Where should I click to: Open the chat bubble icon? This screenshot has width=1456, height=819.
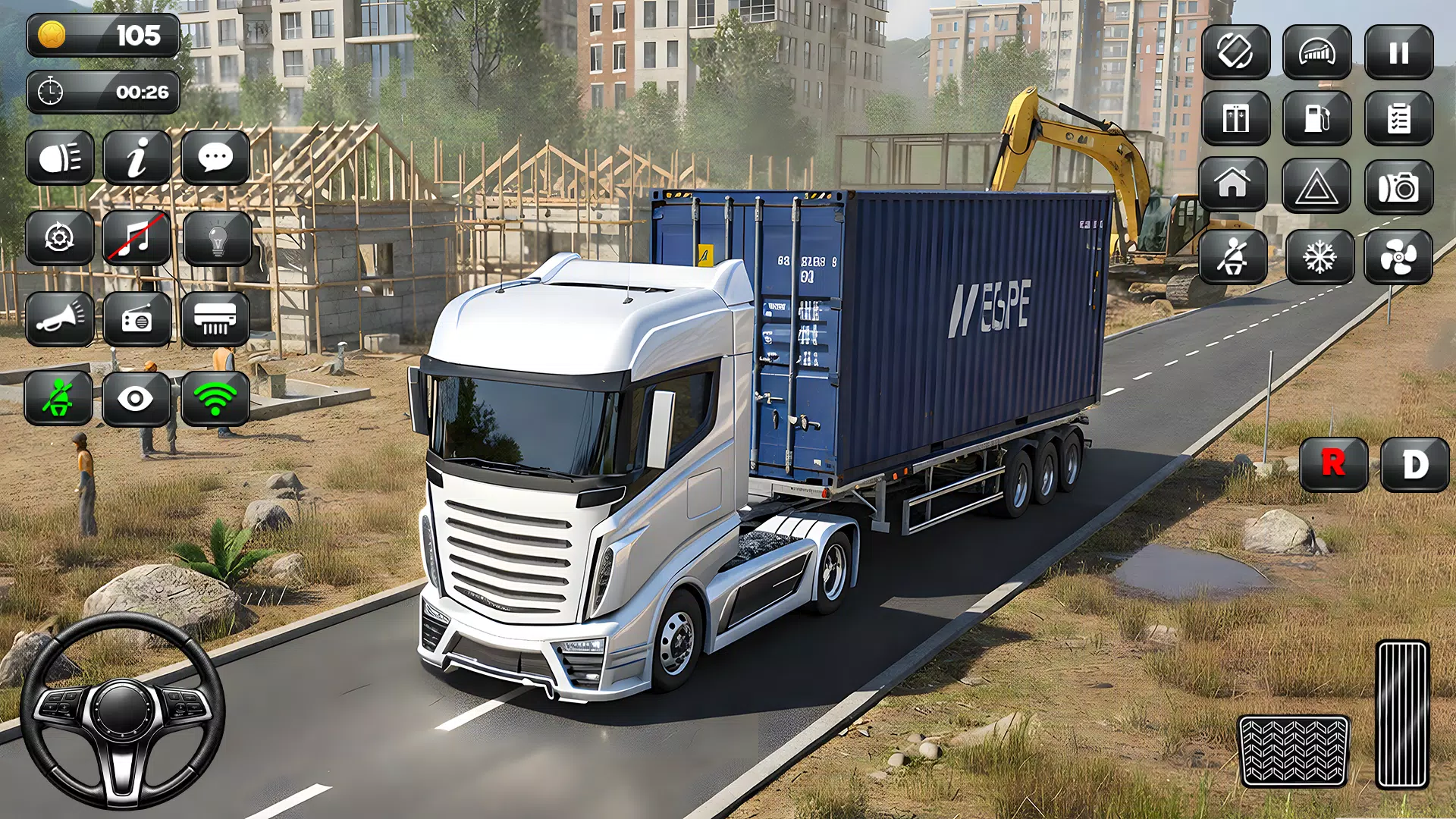(x=217, y=158)
